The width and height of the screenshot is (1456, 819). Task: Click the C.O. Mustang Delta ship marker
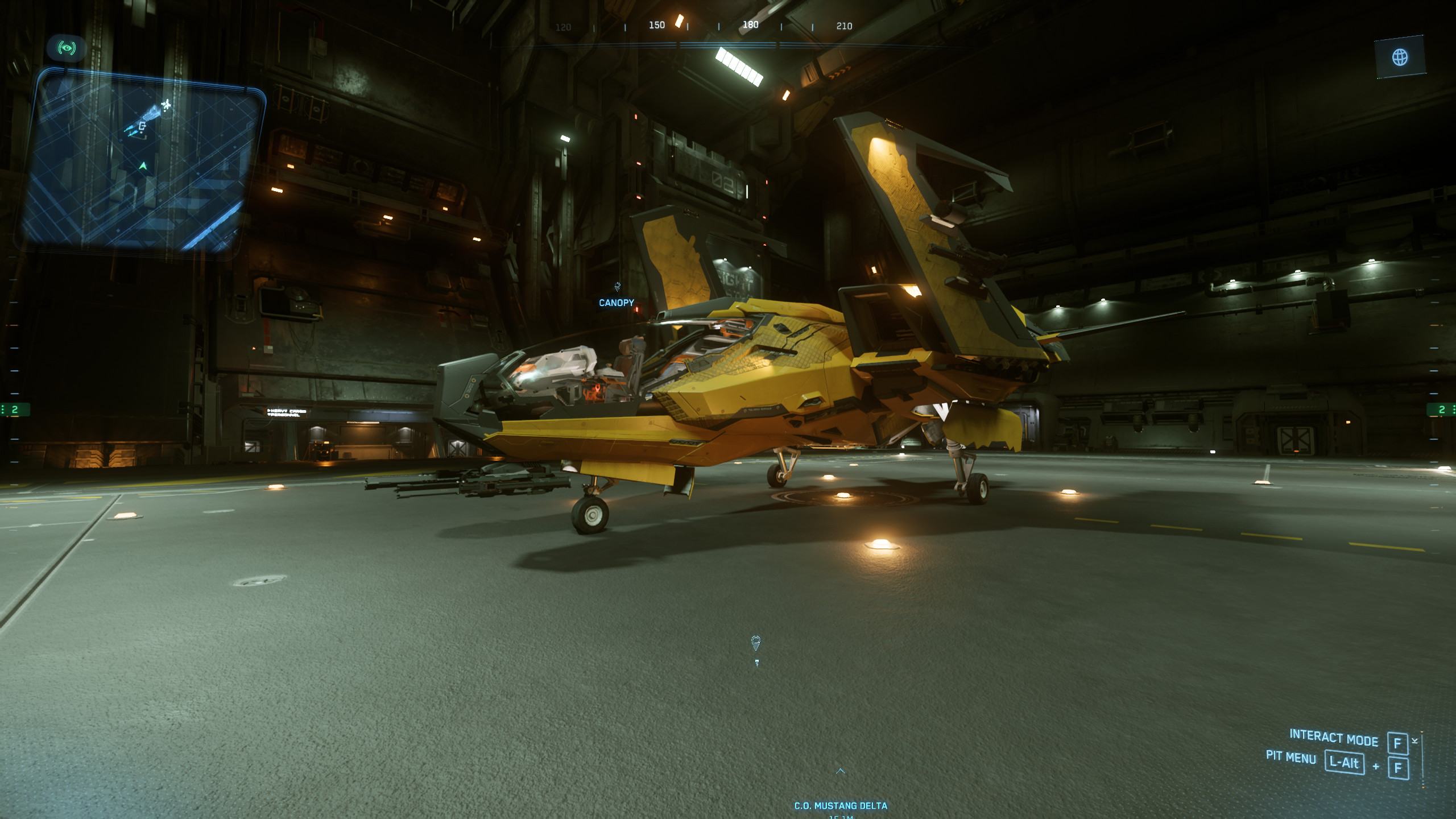click(x=841, y=805)
